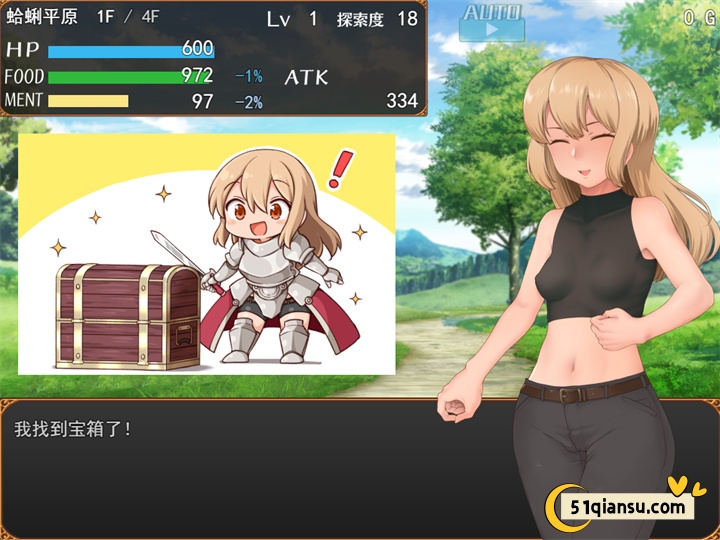The image size is (720, 540).
Task: Toggle the AUTO play button
Action: 491,22
